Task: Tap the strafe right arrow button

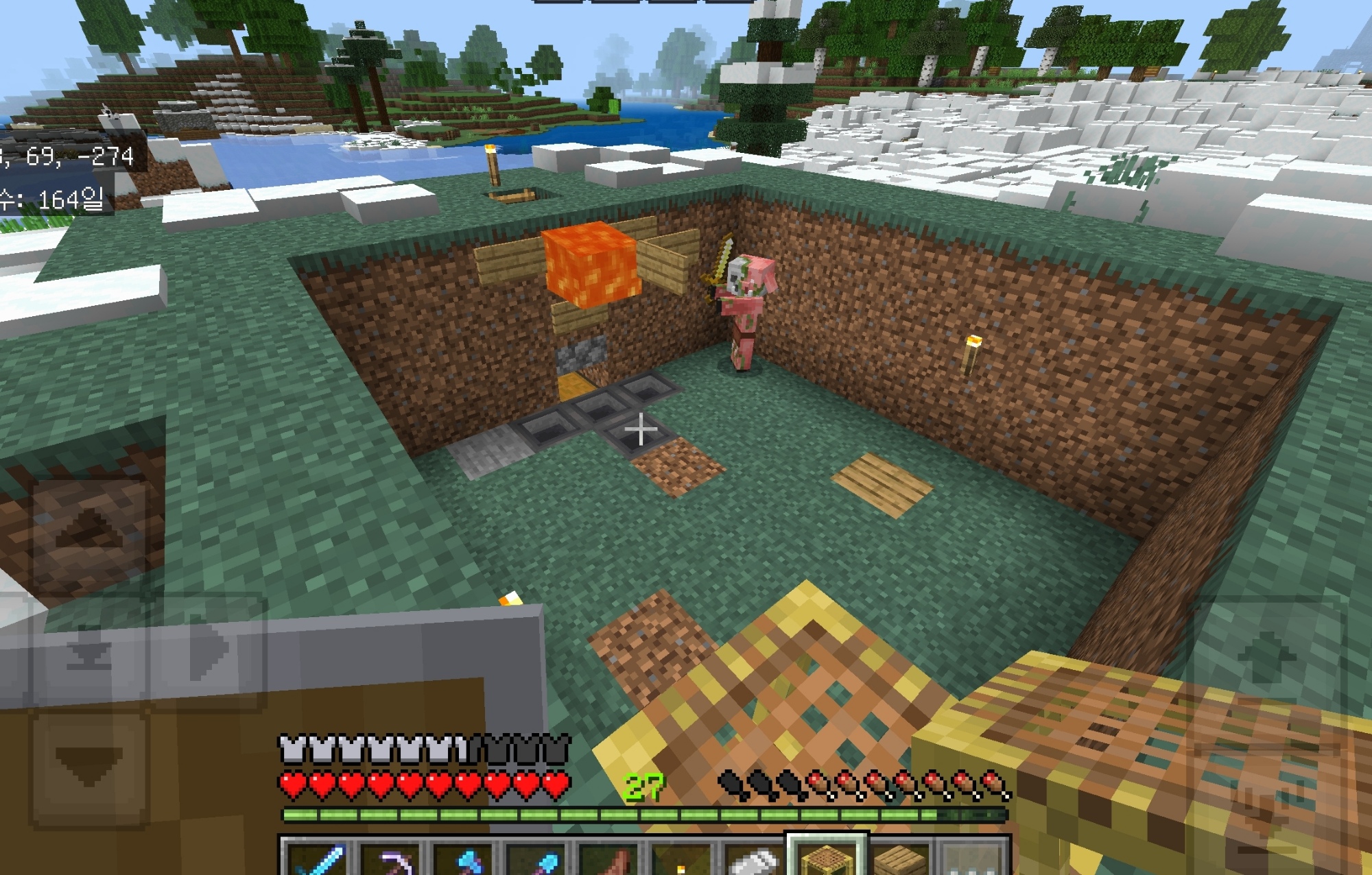Action: click(206, 651)
